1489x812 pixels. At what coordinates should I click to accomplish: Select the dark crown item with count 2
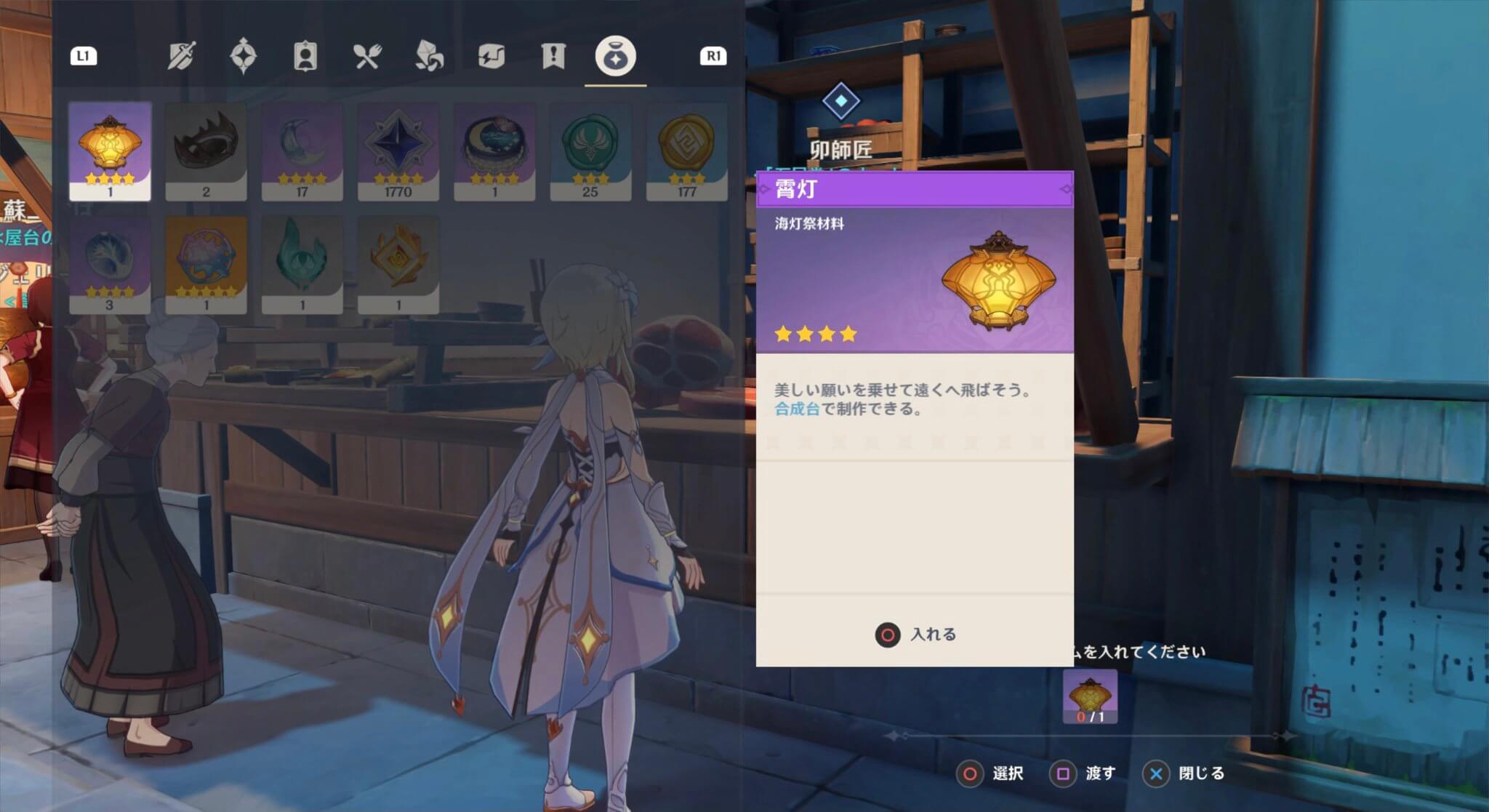click(206, 150)
